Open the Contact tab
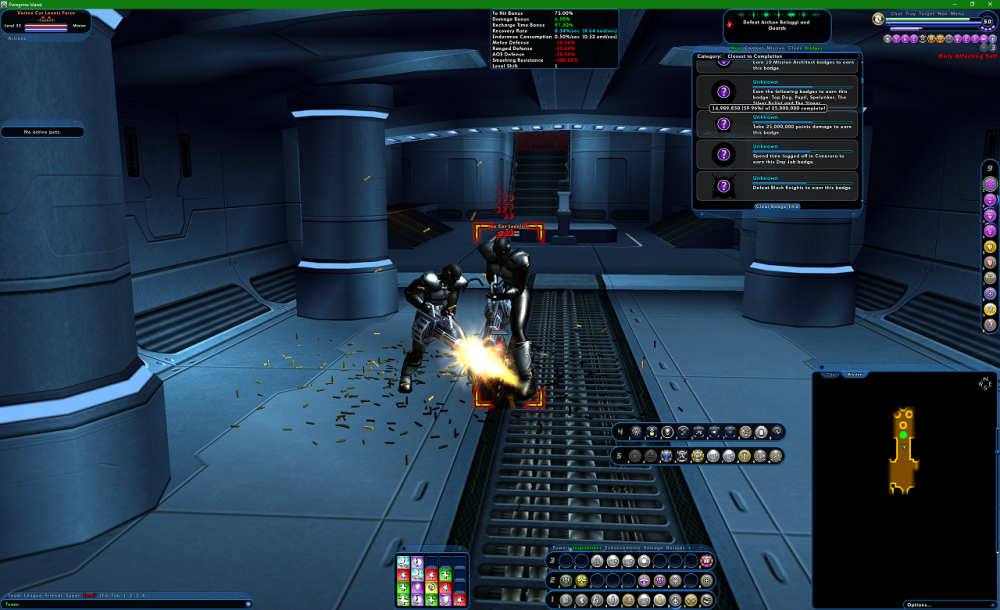The width and height of the screenshot is (1000, 610). (753, 48)
